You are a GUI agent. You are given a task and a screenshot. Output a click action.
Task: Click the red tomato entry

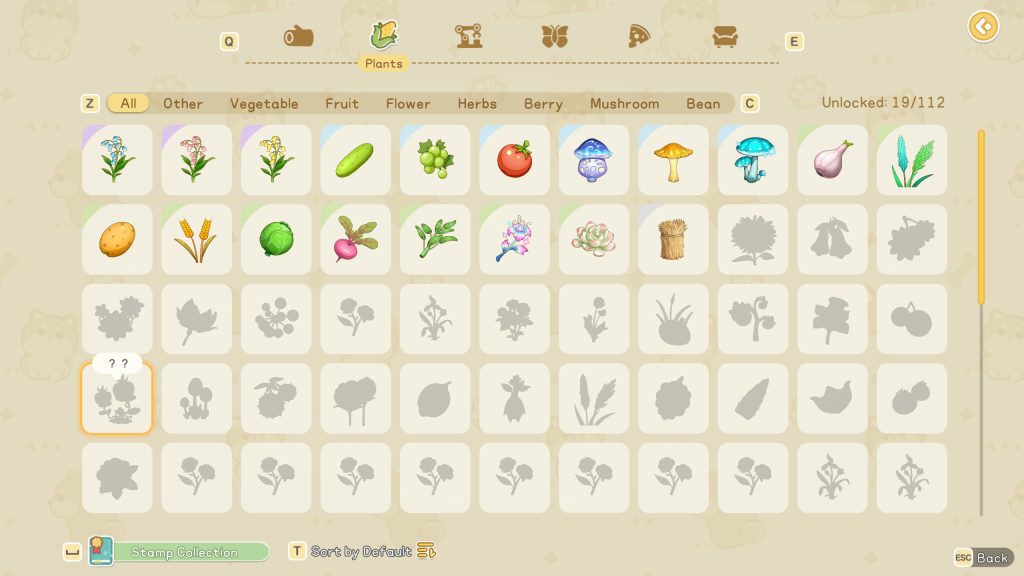click(x=515, y=160)
